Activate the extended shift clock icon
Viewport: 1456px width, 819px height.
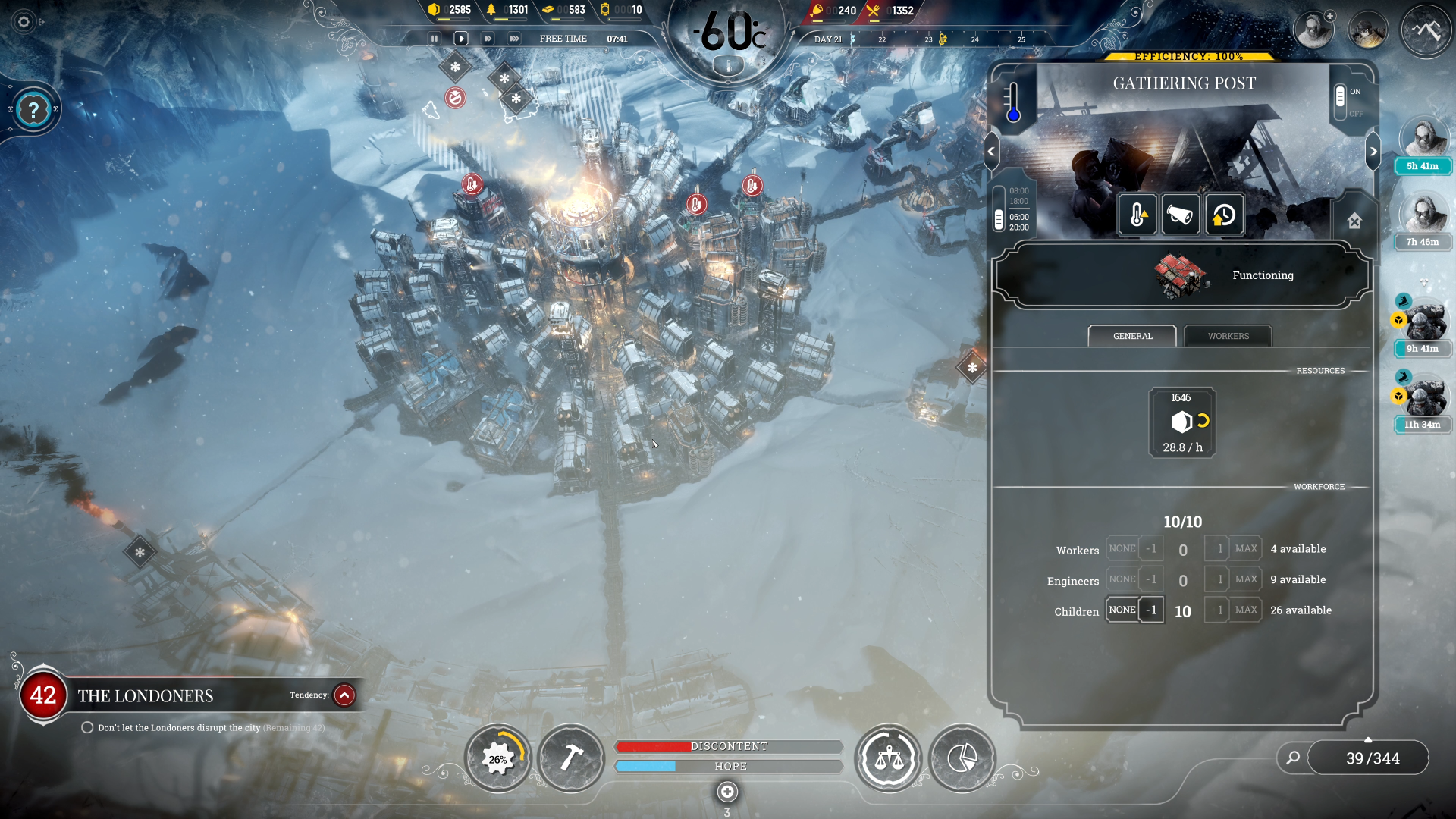coord(1223,215)
